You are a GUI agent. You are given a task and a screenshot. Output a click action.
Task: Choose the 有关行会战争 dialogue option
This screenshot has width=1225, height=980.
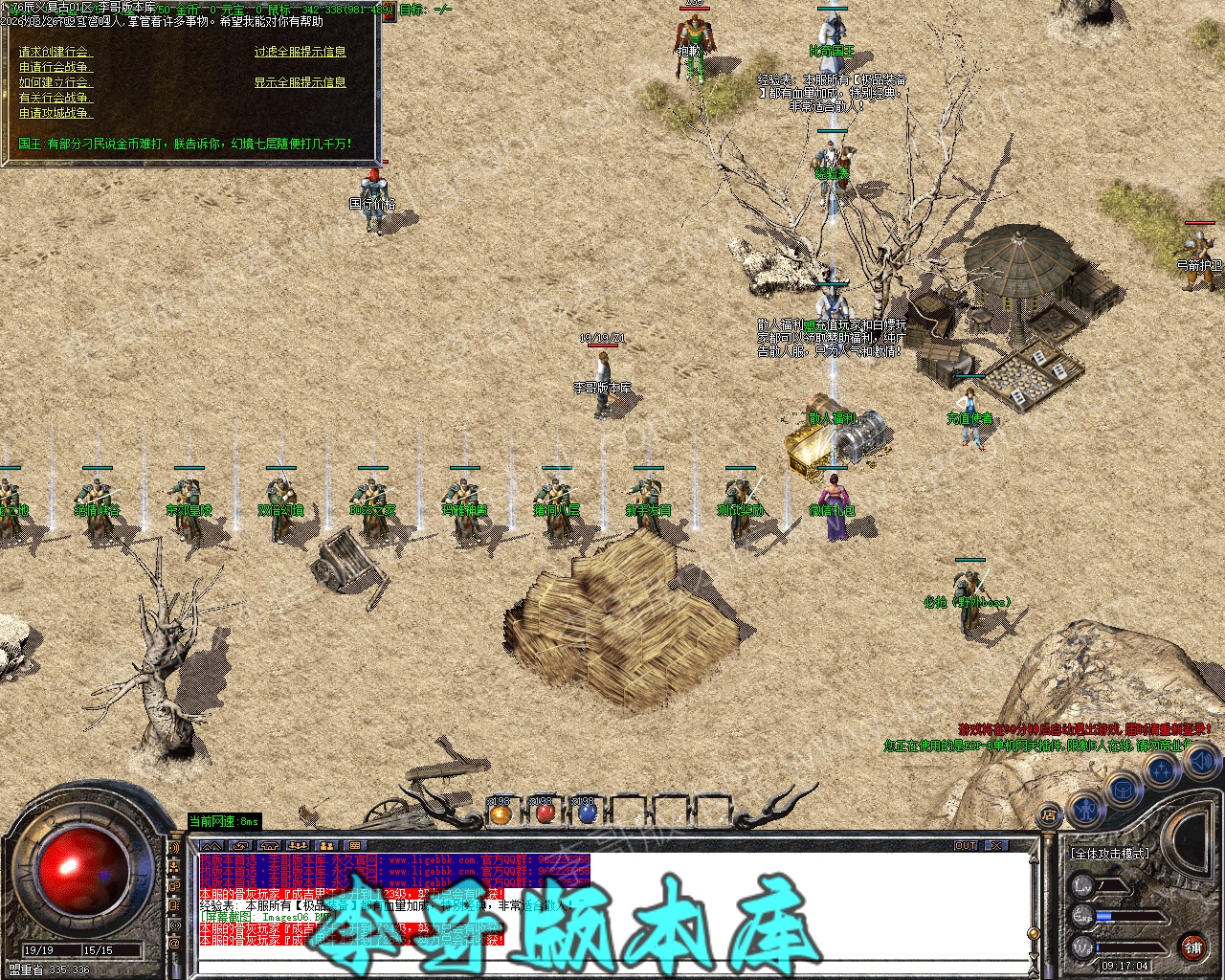pos(56,98)
